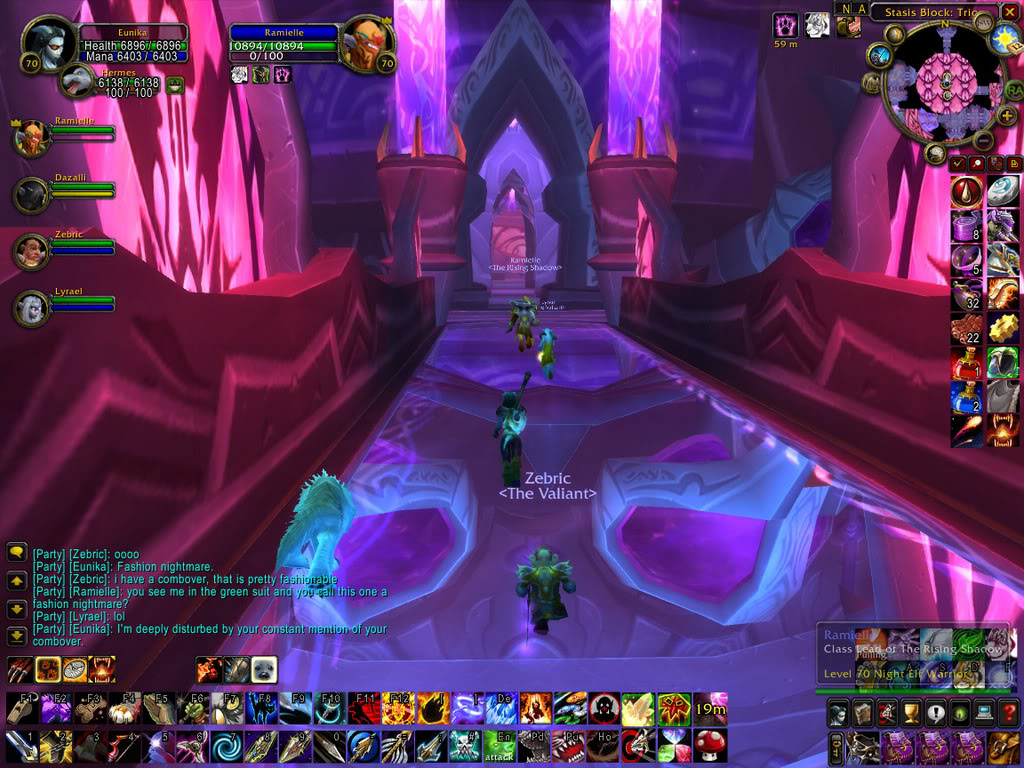The image size is (1024, 768).
Task: Open the yellow backpack bag slot
Action: [1002, 746]
